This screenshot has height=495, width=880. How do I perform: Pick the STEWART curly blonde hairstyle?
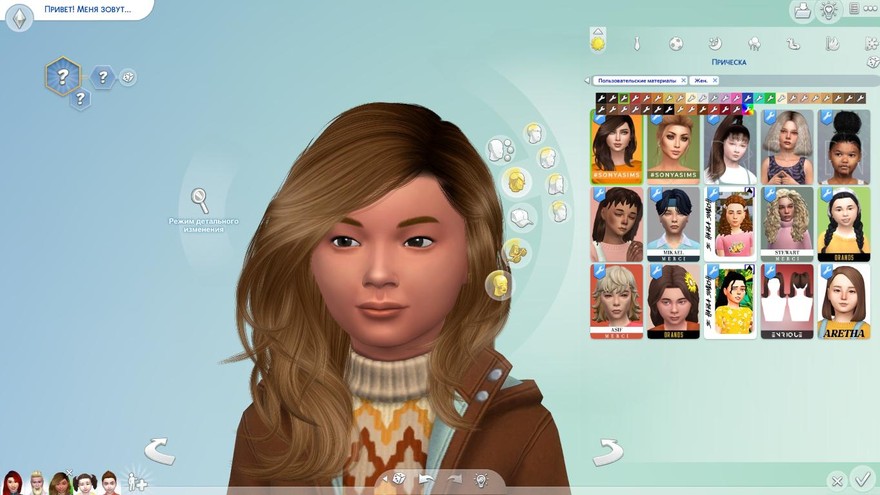[787, 224]
